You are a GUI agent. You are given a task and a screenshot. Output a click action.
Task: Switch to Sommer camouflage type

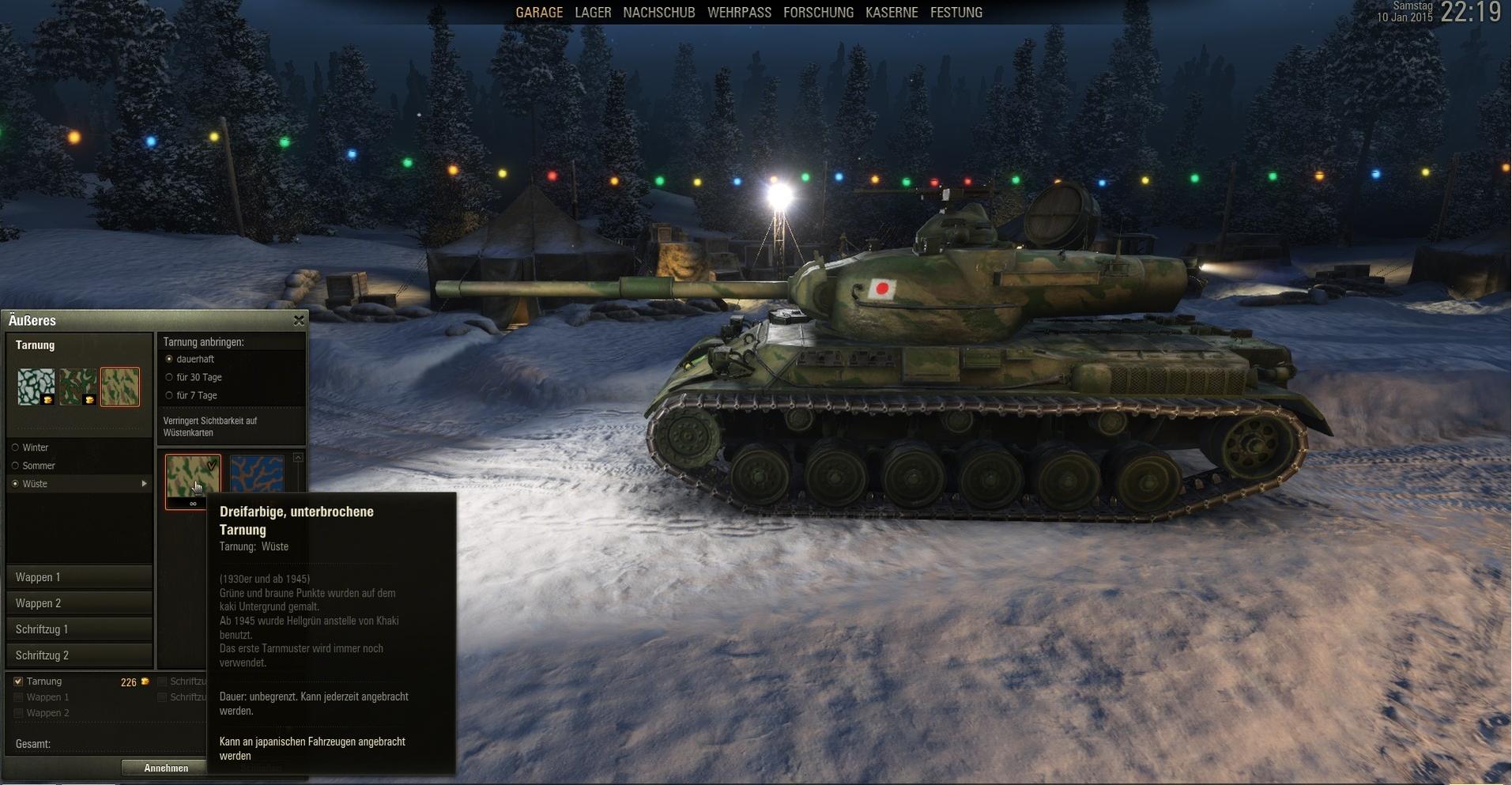(16, 466)
